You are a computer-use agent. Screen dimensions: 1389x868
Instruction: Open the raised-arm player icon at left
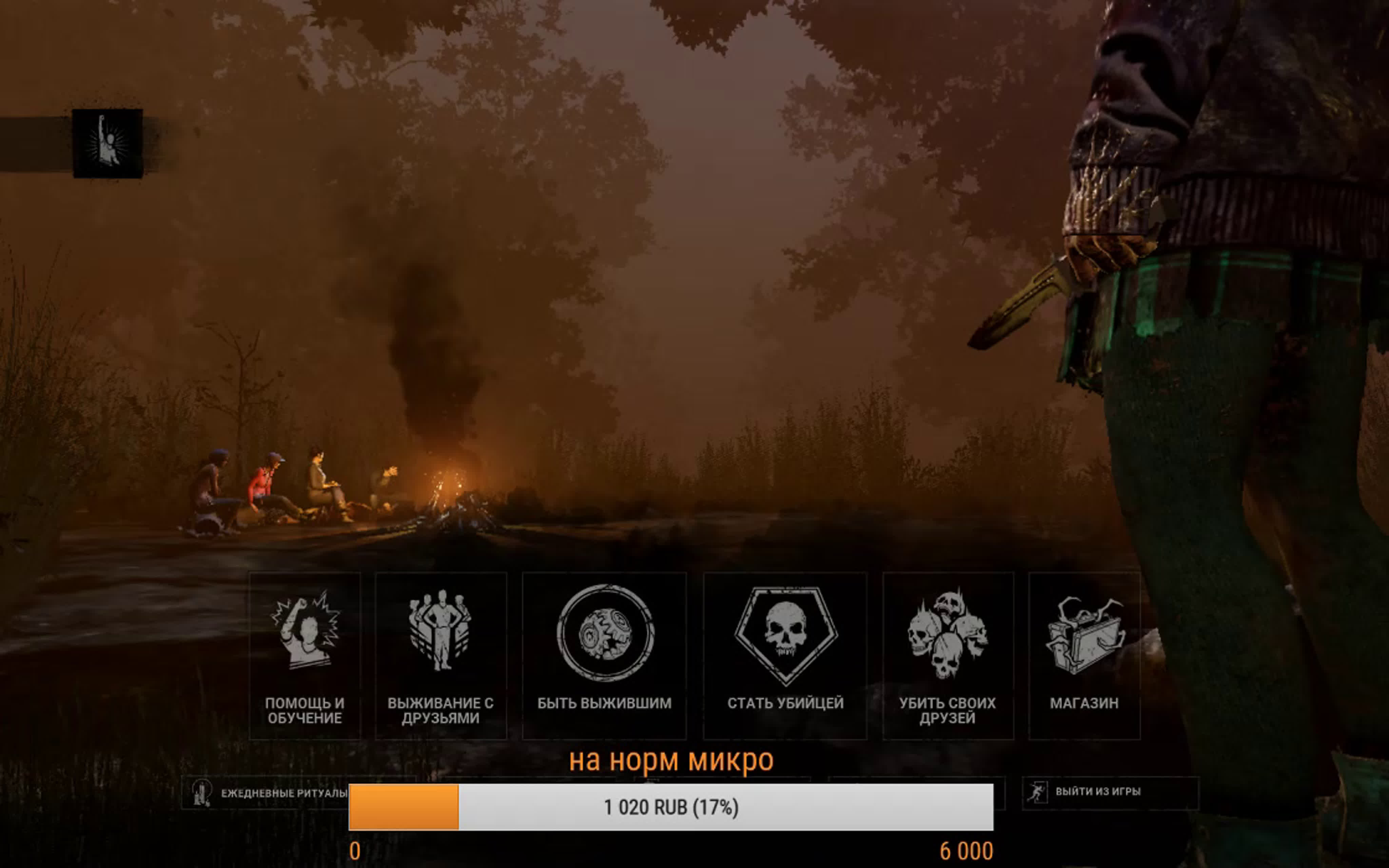click(107, 143)
